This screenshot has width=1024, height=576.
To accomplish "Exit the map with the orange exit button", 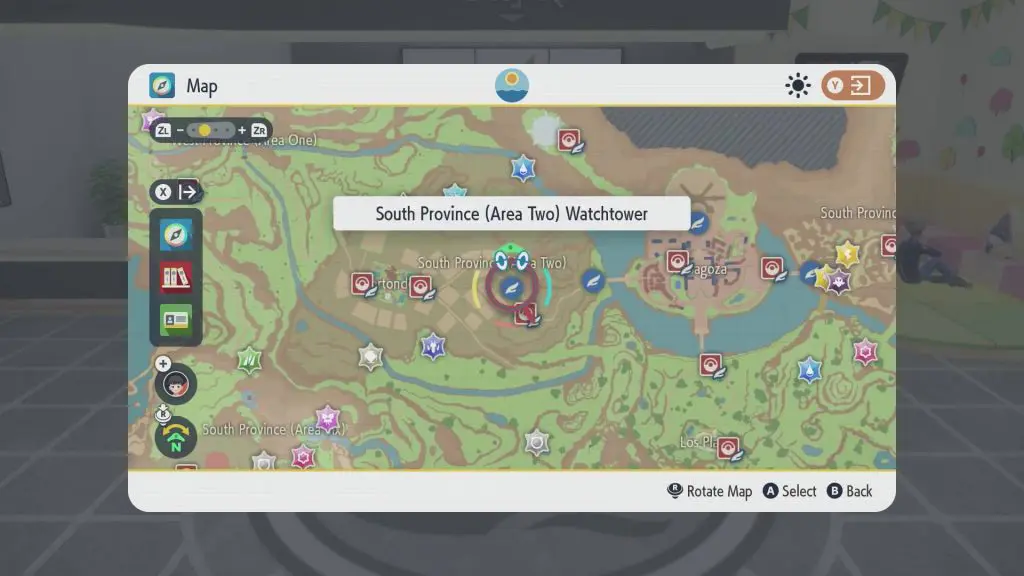I will 853,86.
